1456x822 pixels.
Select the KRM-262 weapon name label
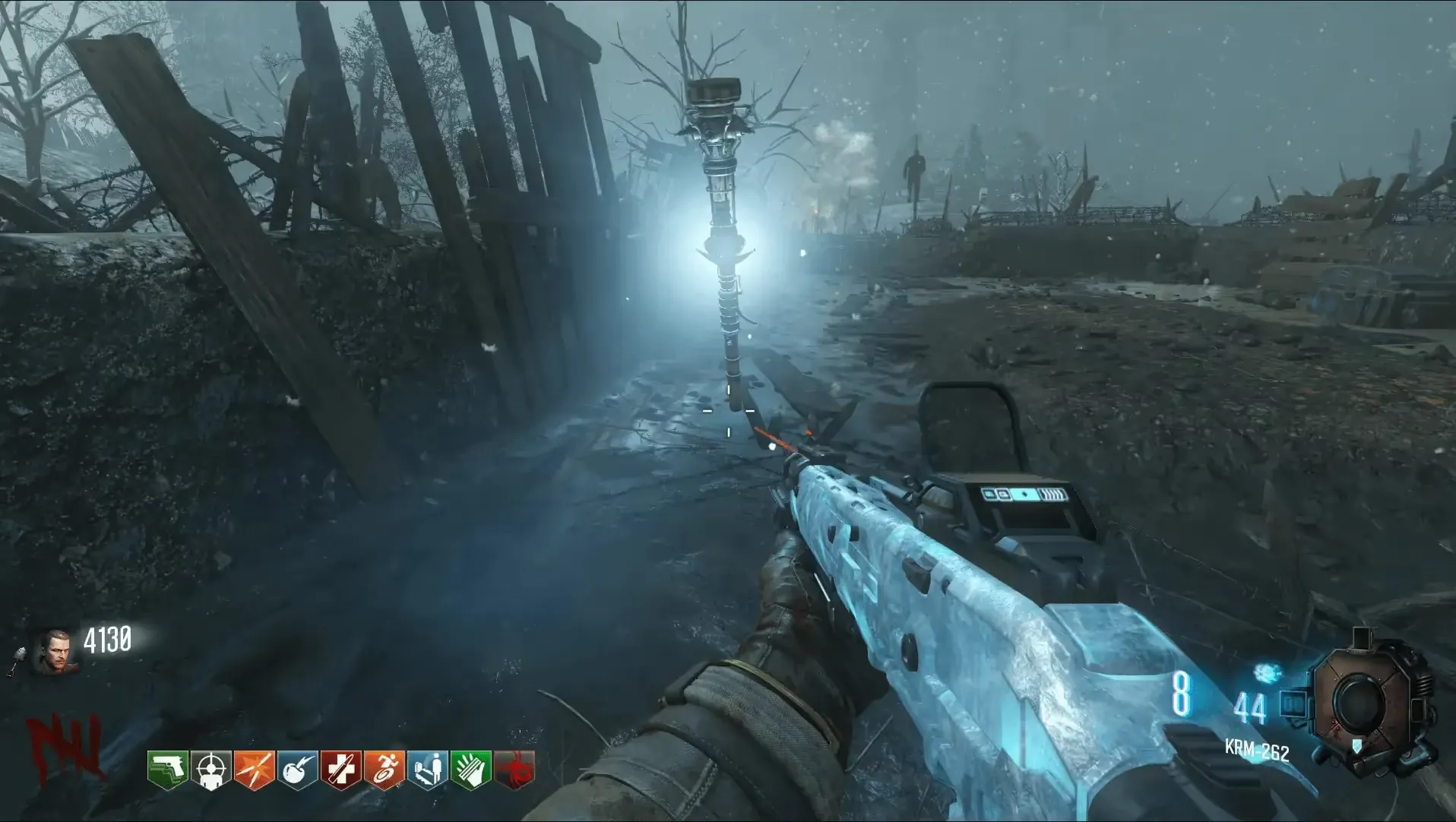pos(1257,751)
